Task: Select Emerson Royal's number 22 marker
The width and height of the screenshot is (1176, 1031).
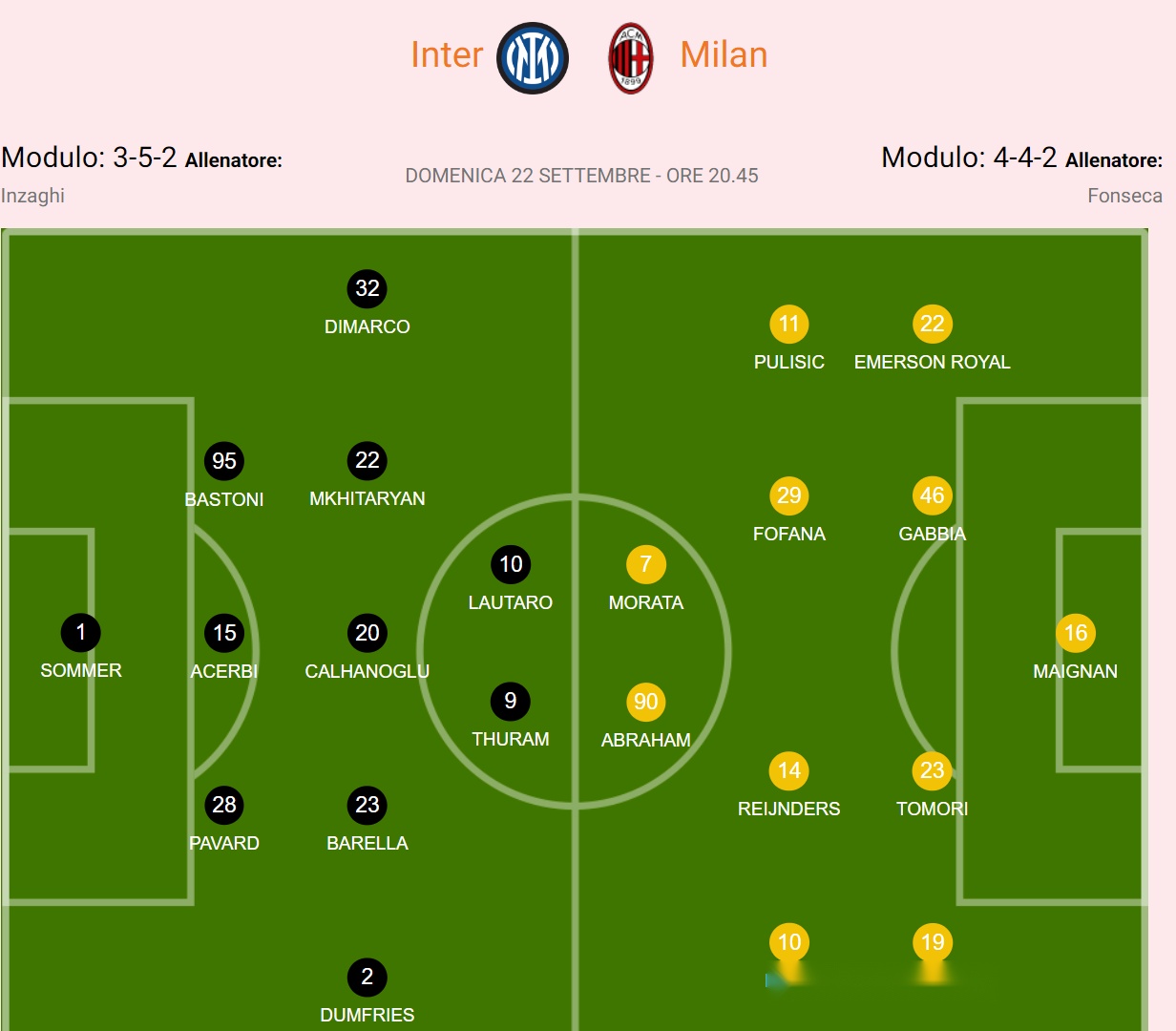Action: (933, 324)
